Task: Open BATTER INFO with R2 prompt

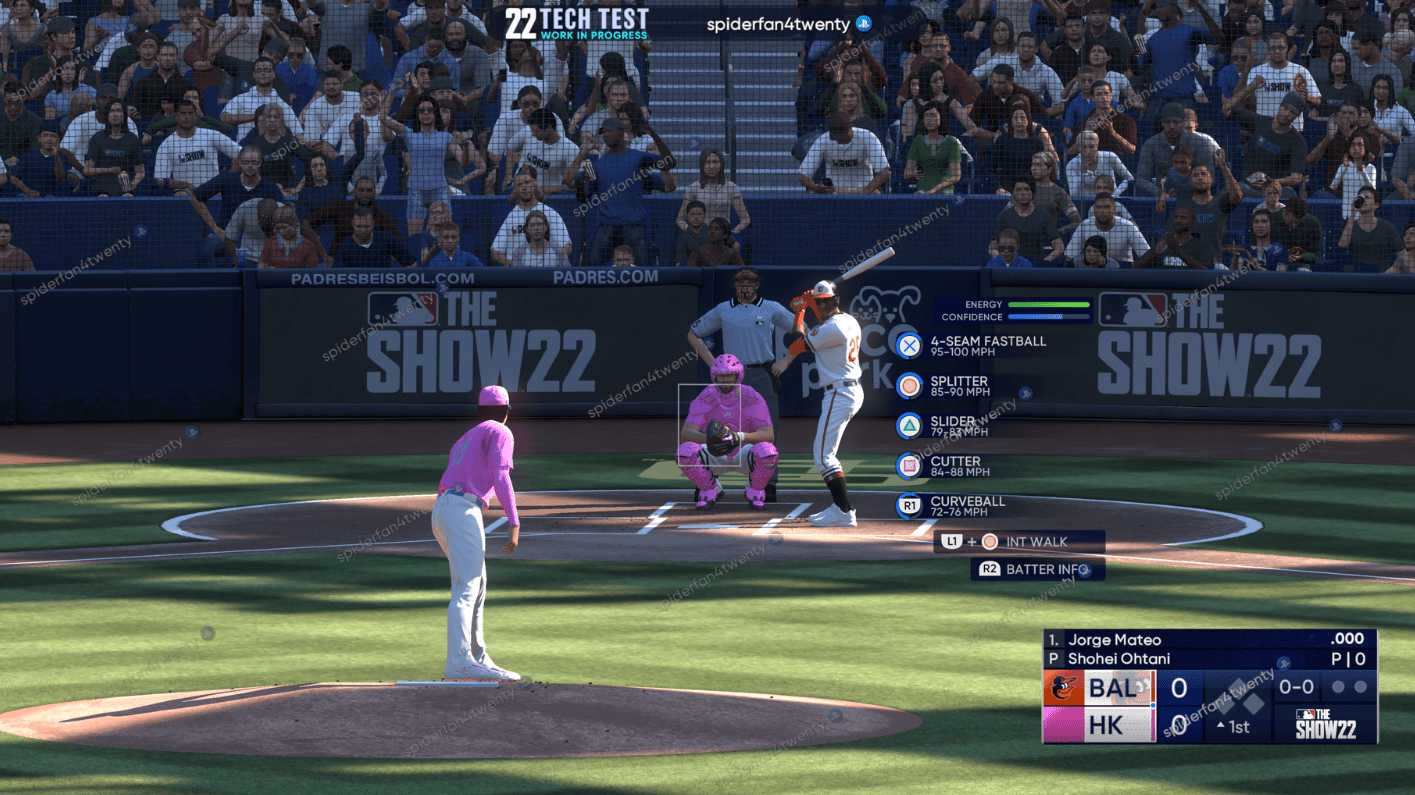Action: pyautogui.click(x=1038, y=569)
